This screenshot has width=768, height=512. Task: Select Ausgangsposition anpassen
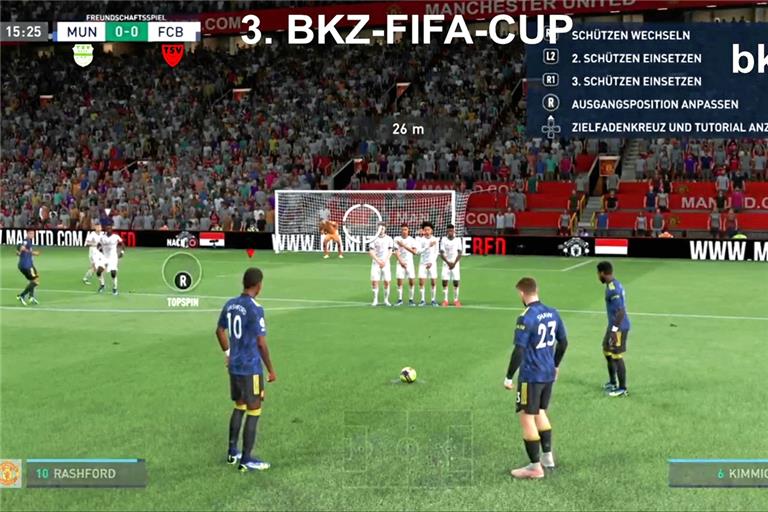point(654,103)
